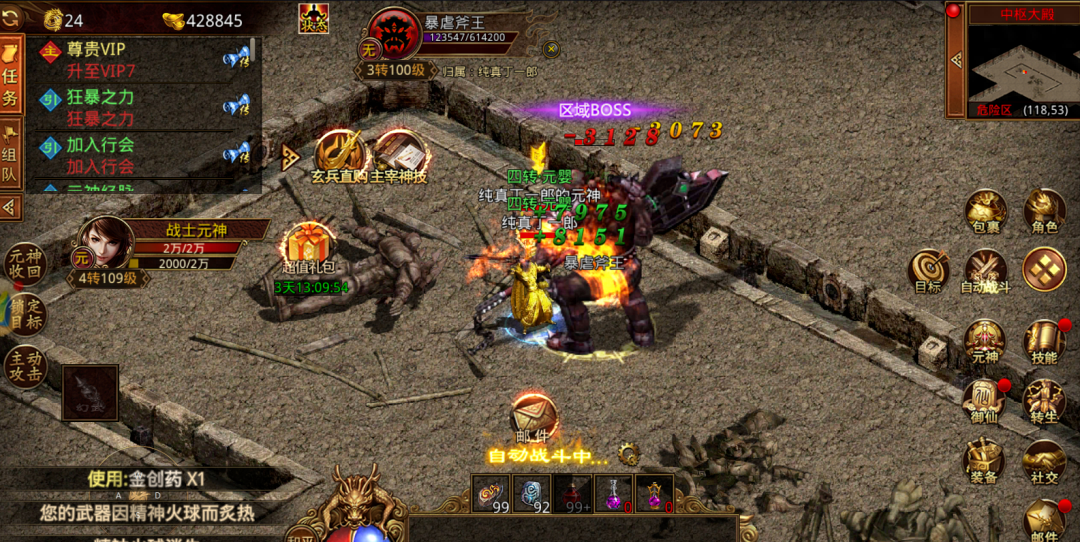
Task: Select the 加入行会 quest entry
Action: pos(140,155)
